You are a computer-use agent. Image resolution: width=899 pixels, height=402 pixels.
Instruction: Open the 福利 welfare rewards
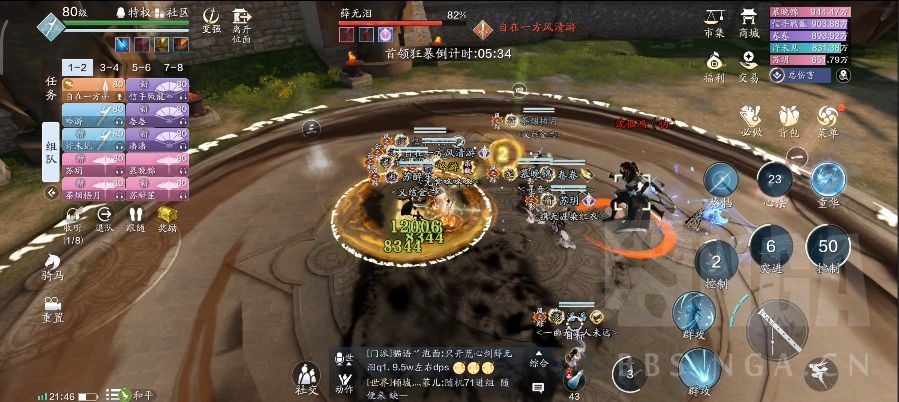tap(714, 65)
